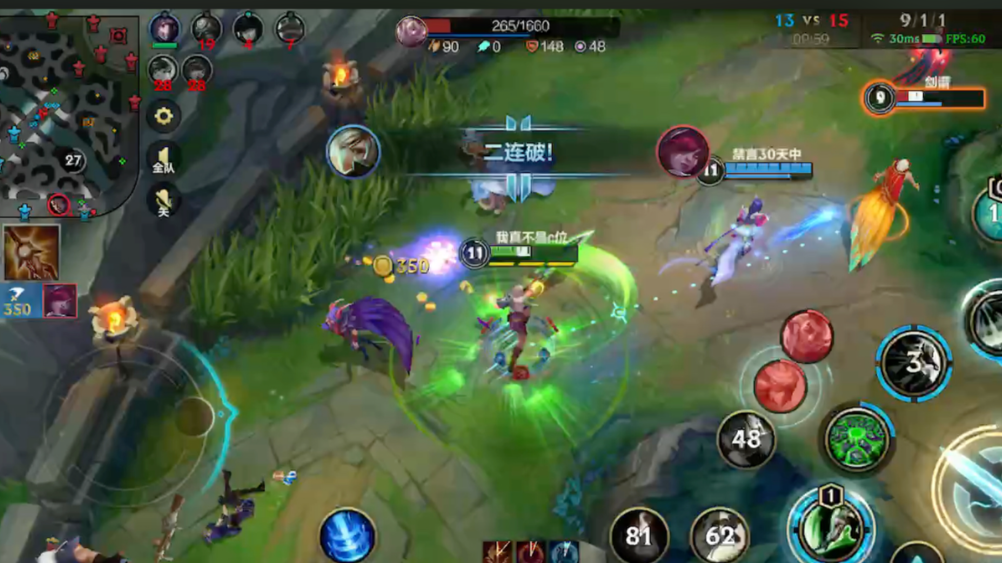1002x563 pixels.
Task: Tap the summoner spell on 62 second cooldown
Action: 719,536
